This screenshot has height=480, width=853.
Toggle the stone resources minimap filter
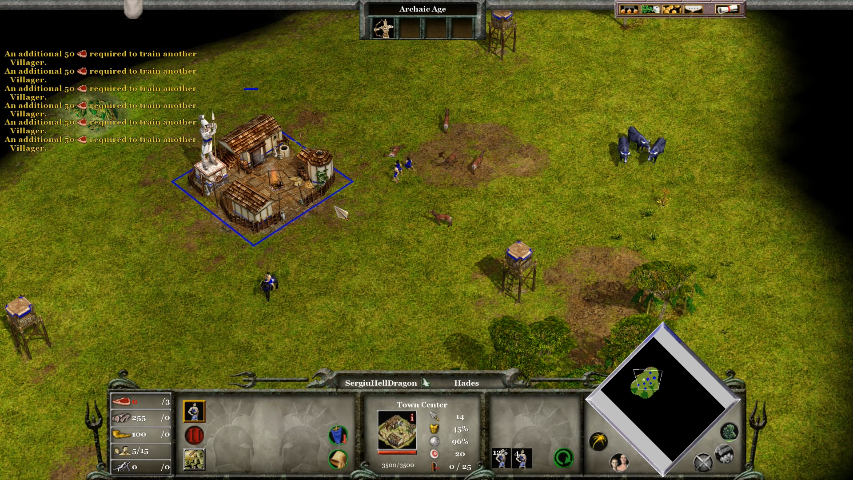(724, 454)
